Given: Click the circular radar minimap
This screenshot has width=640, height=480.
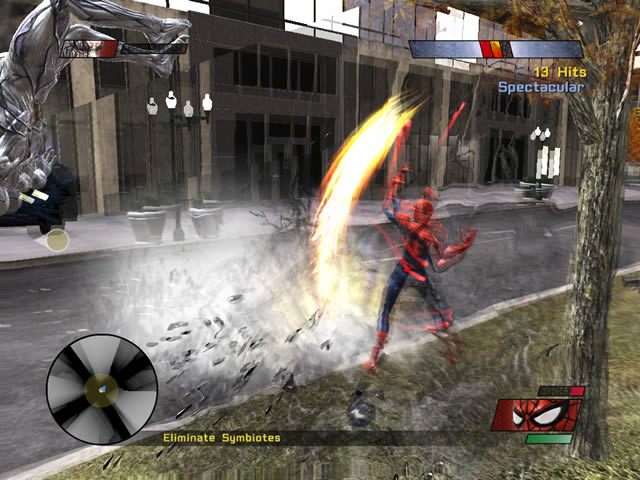Looking at the screenshot, I should [101, 388].
